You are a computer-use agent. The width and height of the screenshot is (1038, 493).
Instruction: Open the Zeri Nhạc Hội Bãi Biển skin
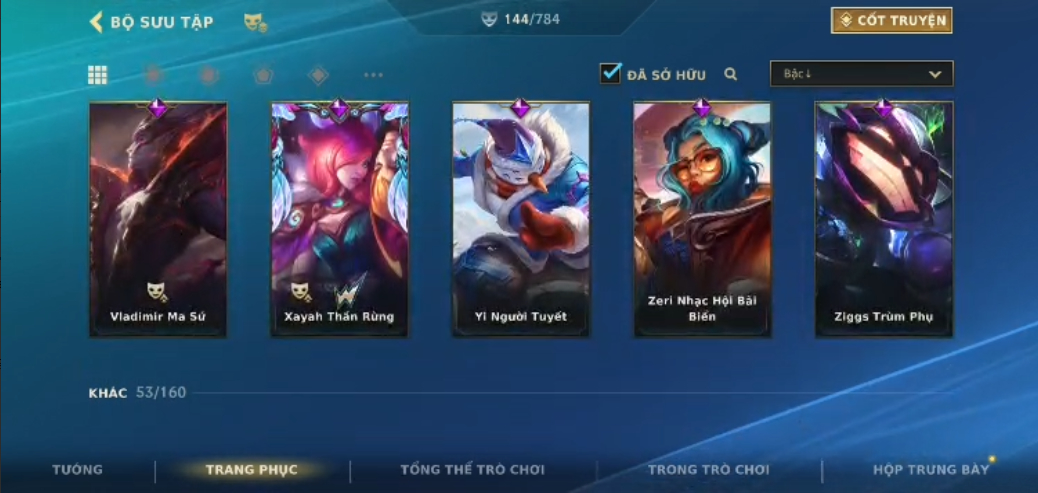tap(702, 220)
